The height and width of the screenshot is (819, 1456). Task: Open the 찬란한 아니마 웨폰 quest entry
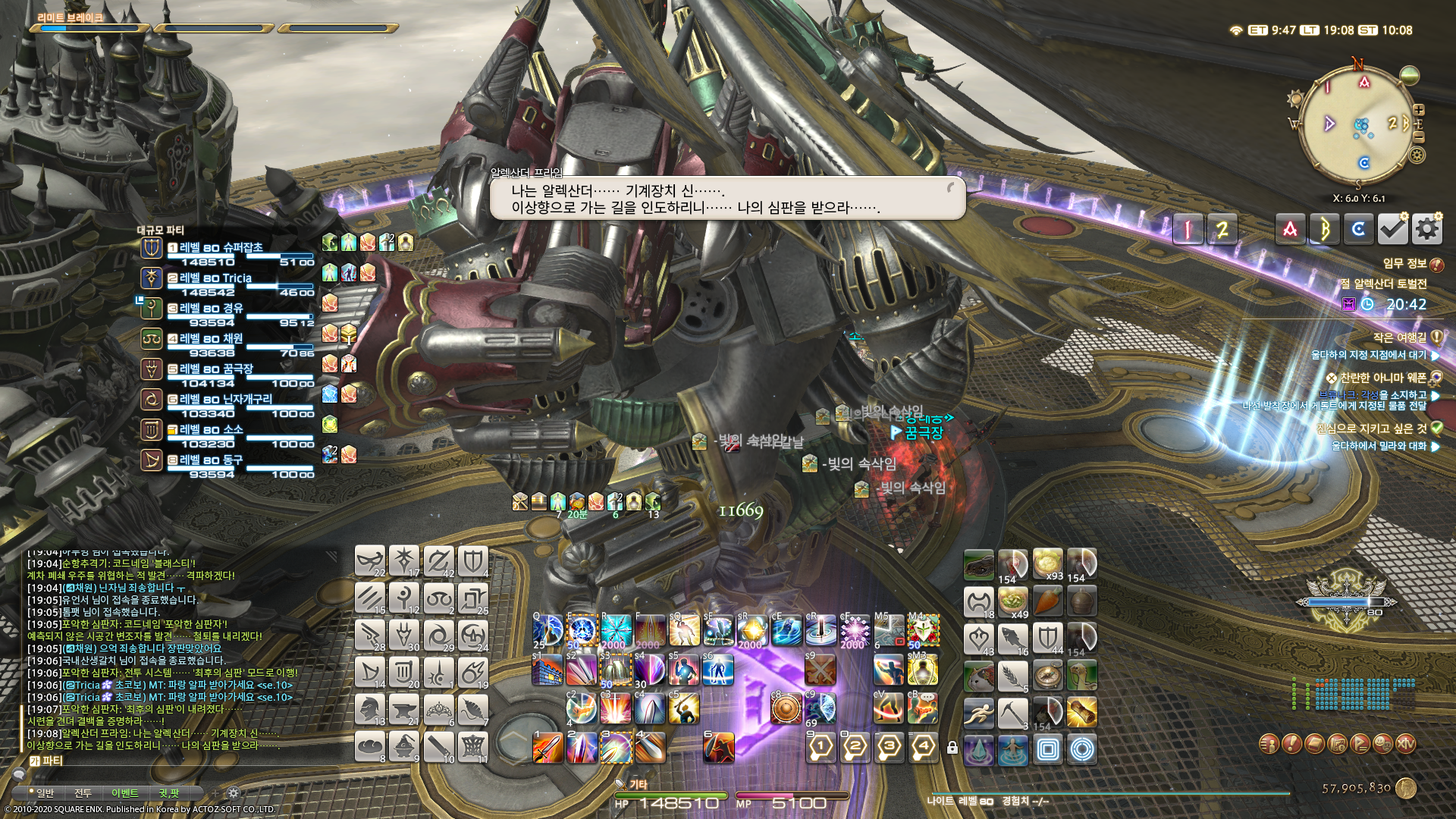coord(1383,378)
